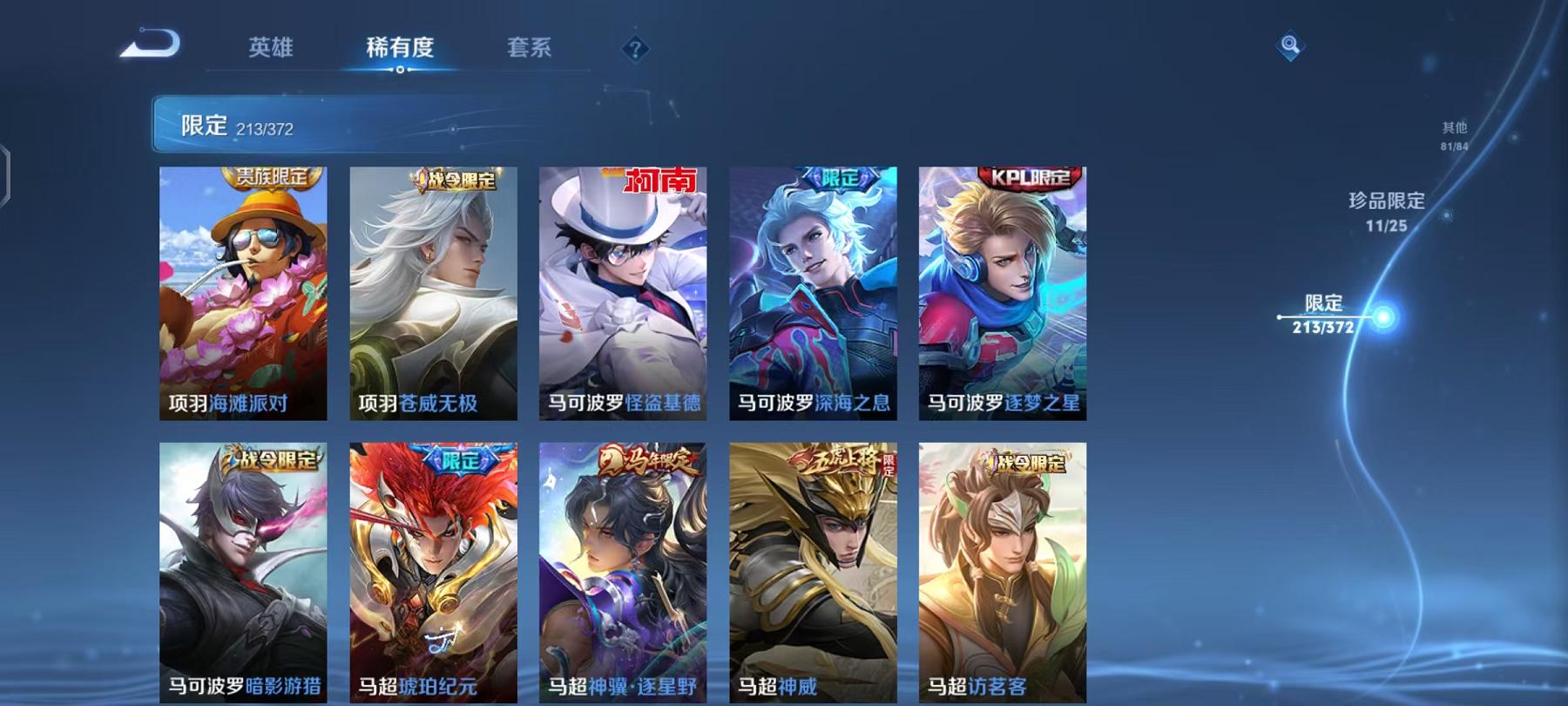Click the glowing node on the navigation line
Screen dimensions: 1568x706
tap(1381, 319)
